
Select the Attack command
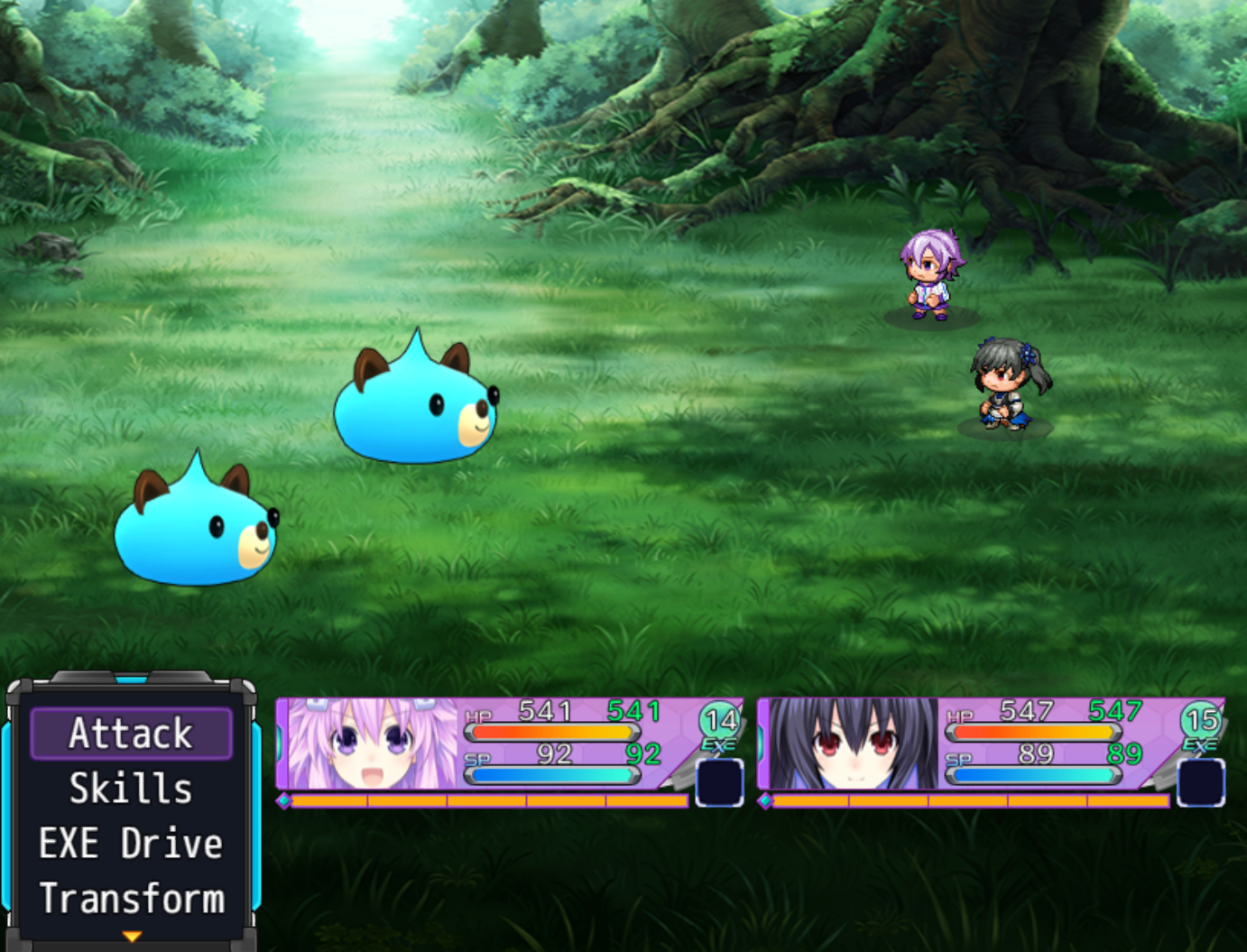[131, 733]
